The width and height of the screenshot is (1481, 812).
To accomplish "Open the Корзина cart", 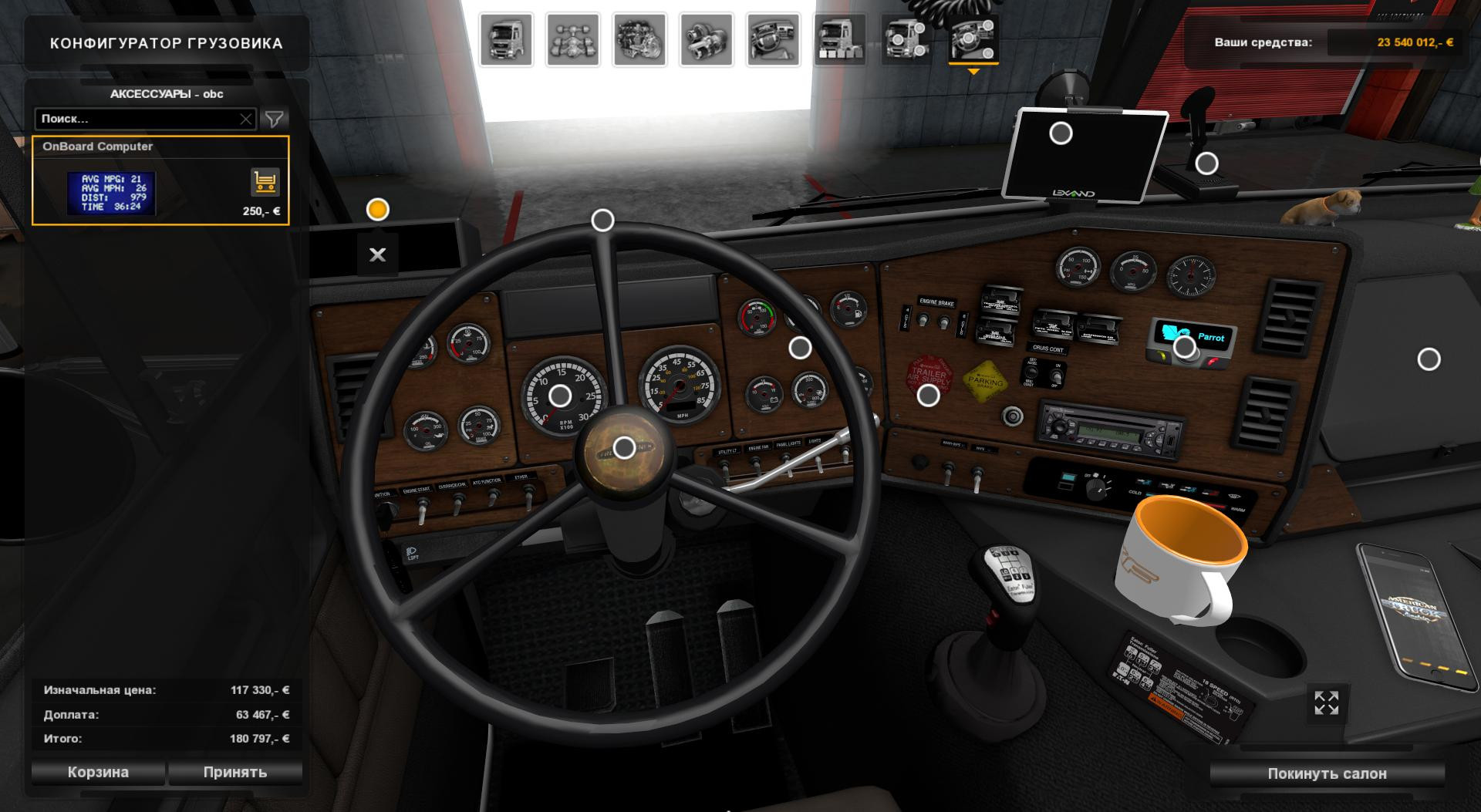I will 98,772.
